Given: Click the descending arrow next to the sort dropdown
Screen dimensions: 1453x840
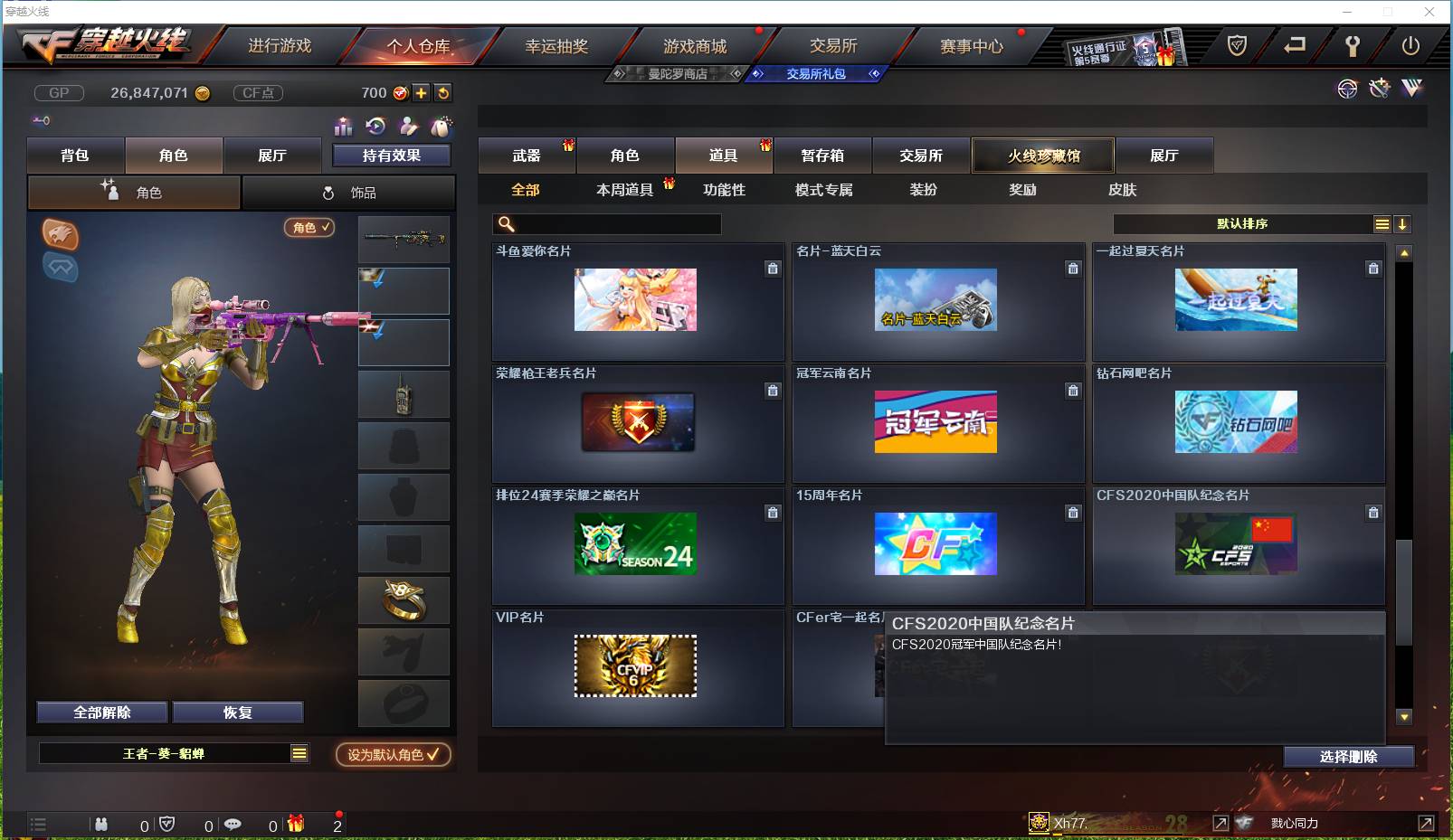Looking at the screenshot, I should click(x=1404, y=223).
